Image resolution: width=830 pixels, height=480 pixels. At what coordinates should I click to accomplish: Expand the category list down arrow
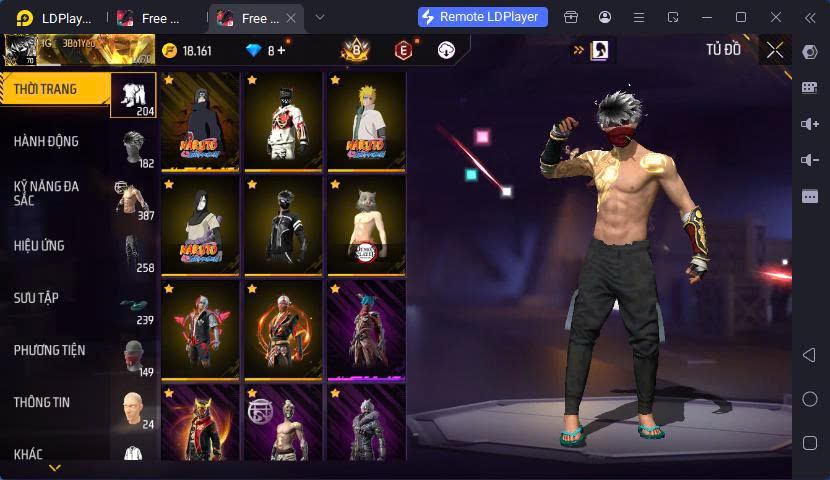tap(55, 467)
